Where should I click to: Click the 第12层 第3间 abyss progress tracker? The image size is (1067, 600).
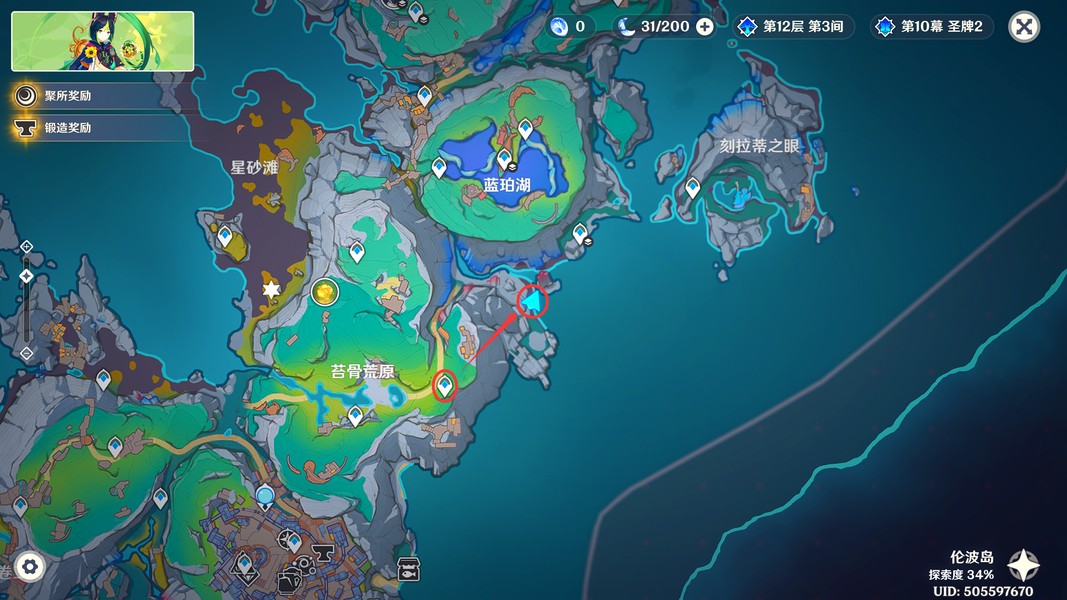click(x=794, y=27)
